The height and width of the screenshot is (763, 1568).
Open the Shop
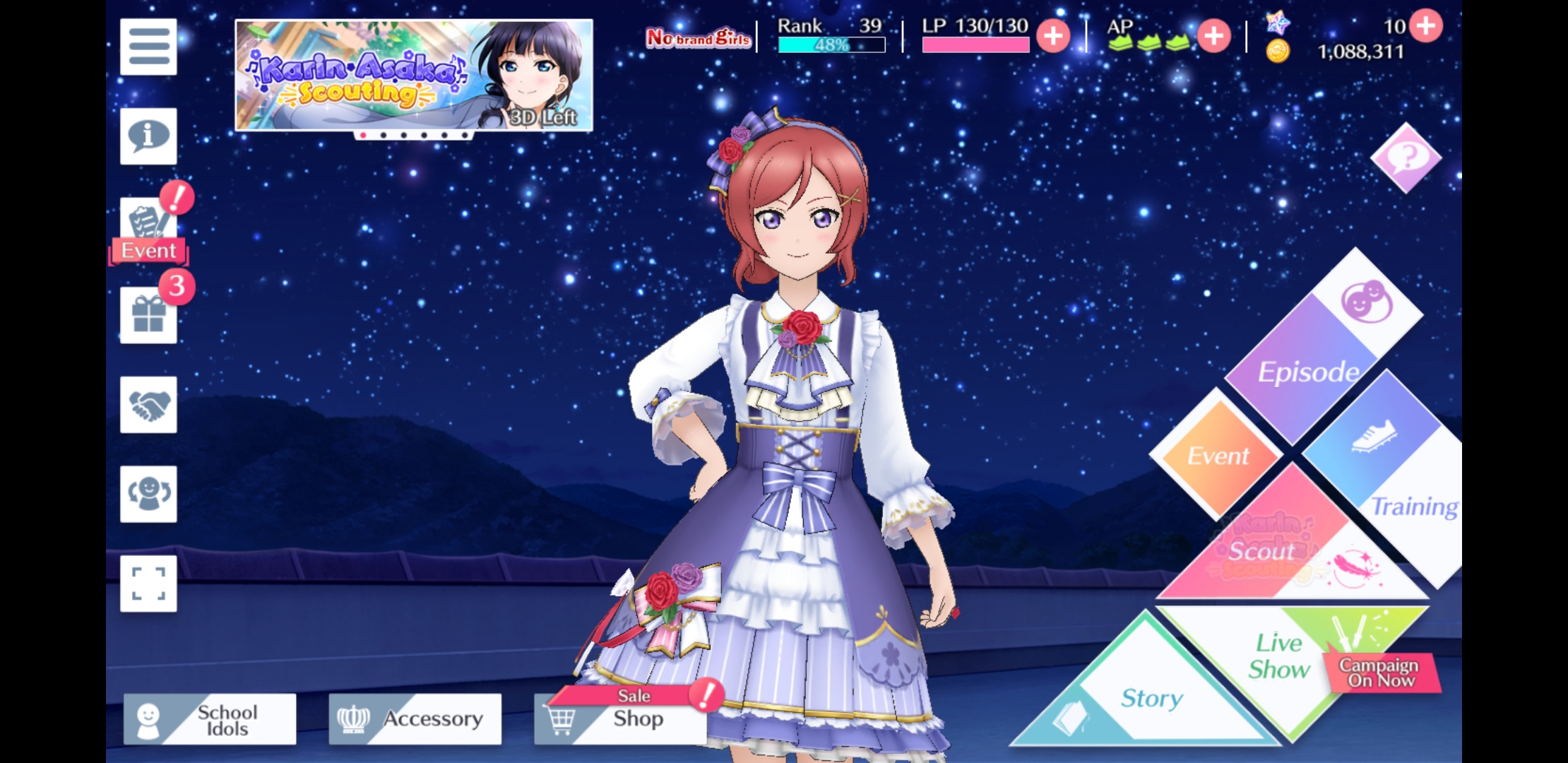click(620, 719)
